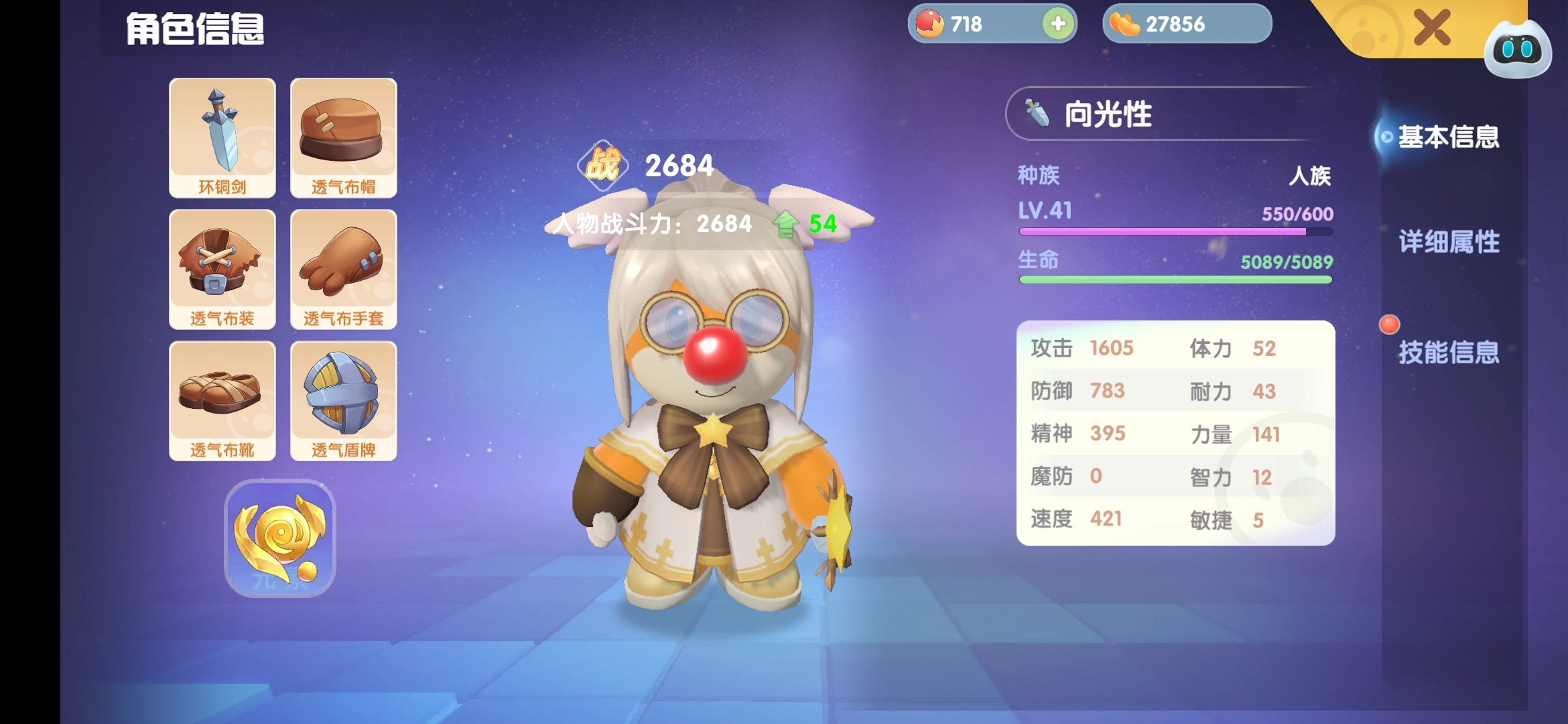The width and height of the screenshot is (1568, 724).
Task: Open the 详细属性 tab
Action: tap(1449, 242)
